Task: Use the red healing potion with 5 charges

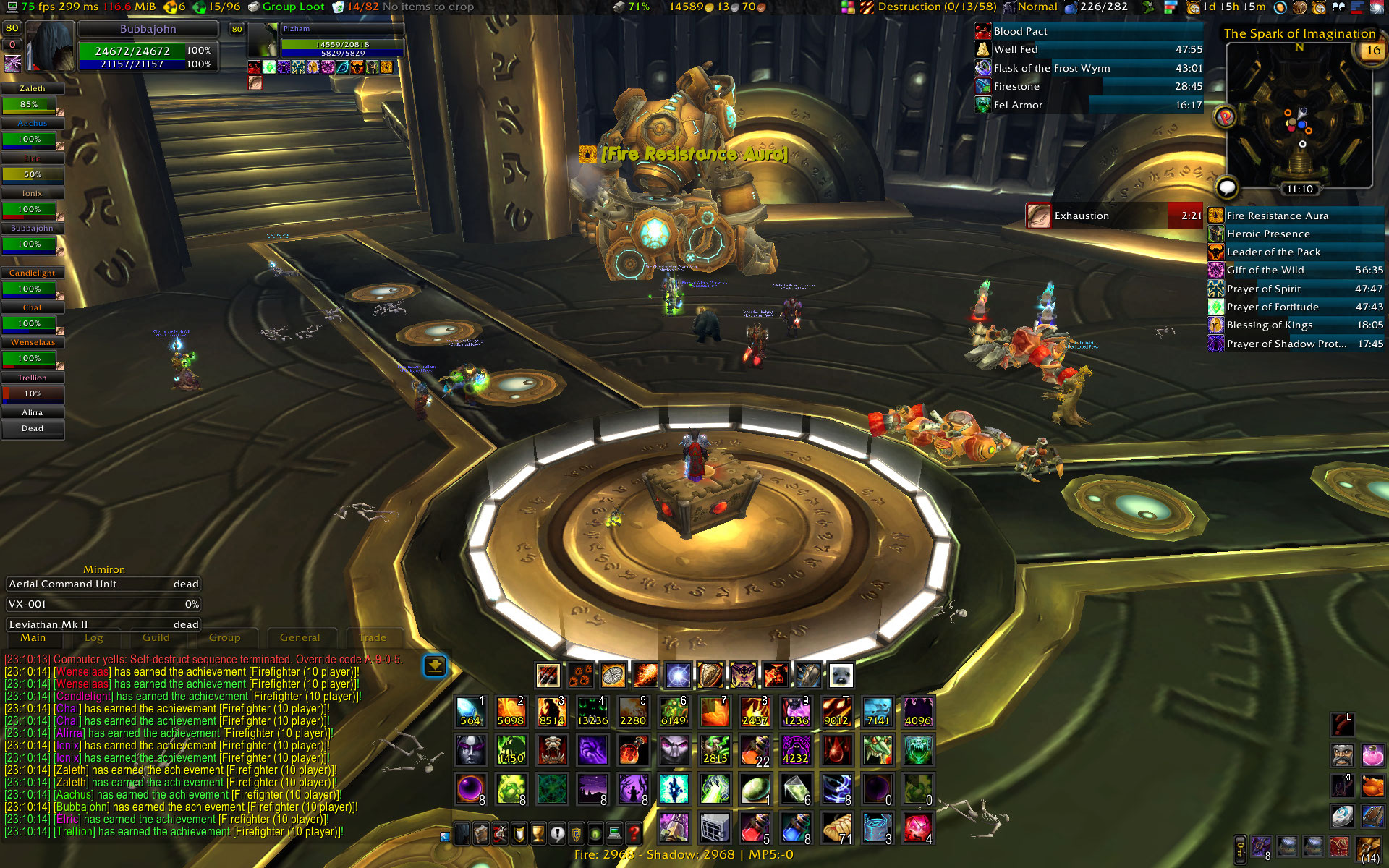Action: click(x=754, y=827)
